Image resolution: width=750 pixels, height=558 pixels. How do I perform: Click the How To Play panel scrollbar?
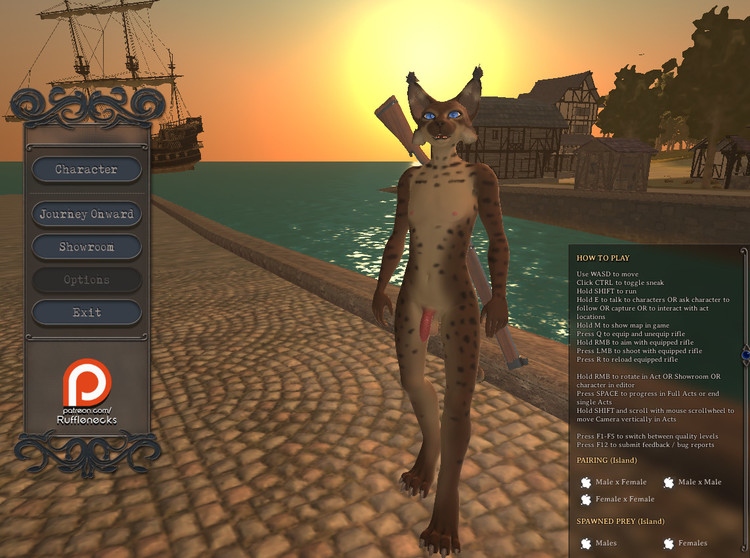tap(745, 352)
